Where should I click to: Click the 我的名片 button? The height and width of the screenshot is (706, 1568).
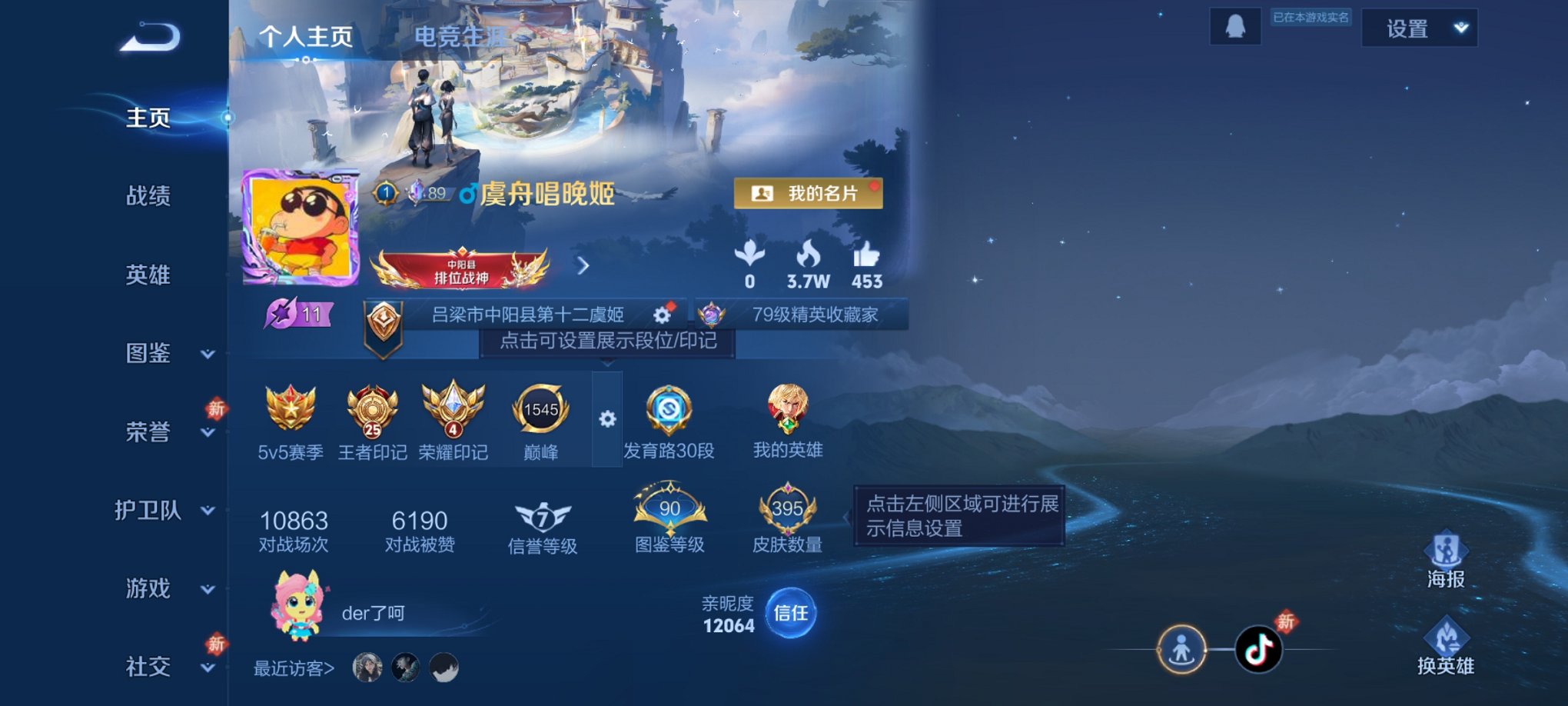point(807,193)
